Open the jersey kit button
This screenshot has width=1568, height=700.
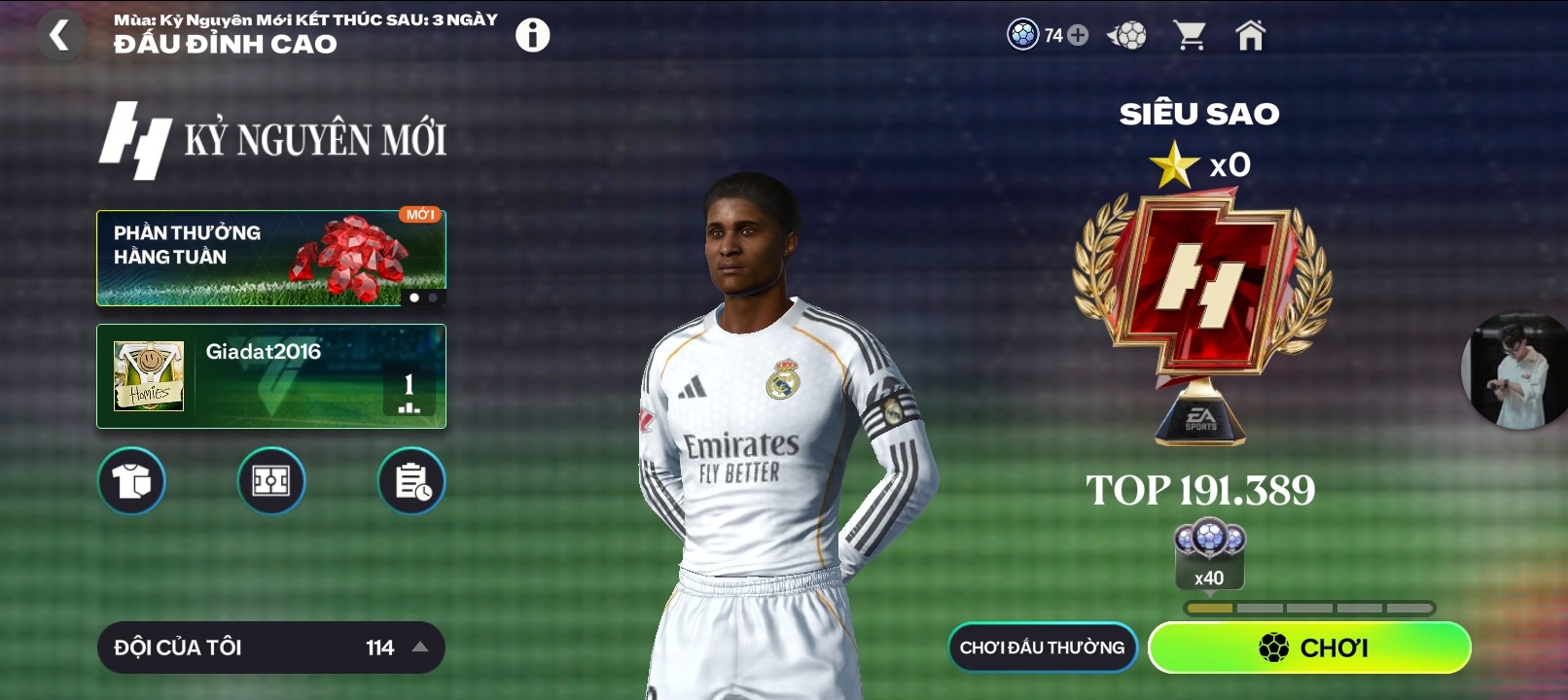pyautogui.click(x=131, y=481)
